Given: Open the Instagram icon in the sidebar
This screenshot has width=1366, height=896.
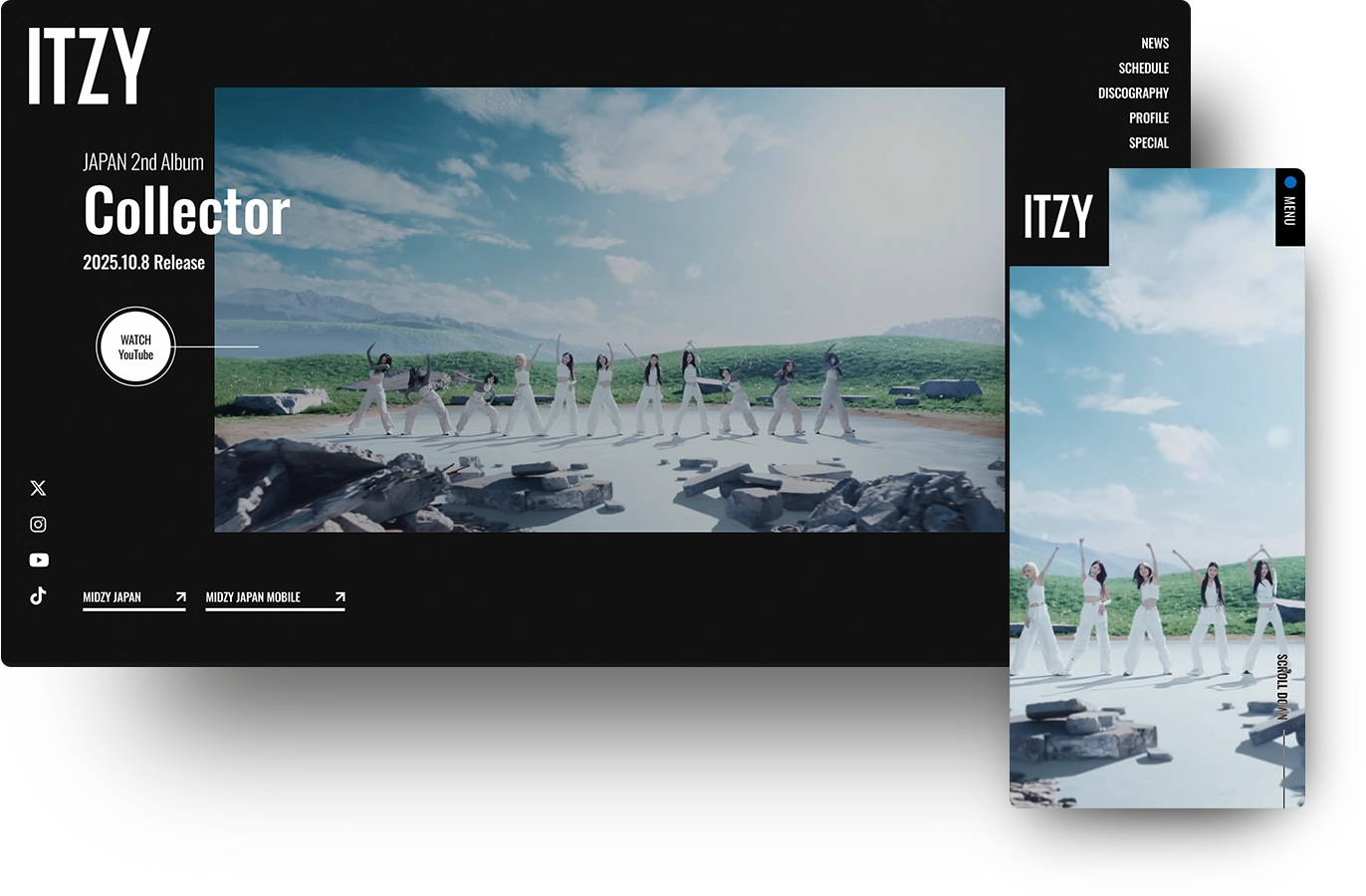Looking at the screenshot, I should click(37, 524).
